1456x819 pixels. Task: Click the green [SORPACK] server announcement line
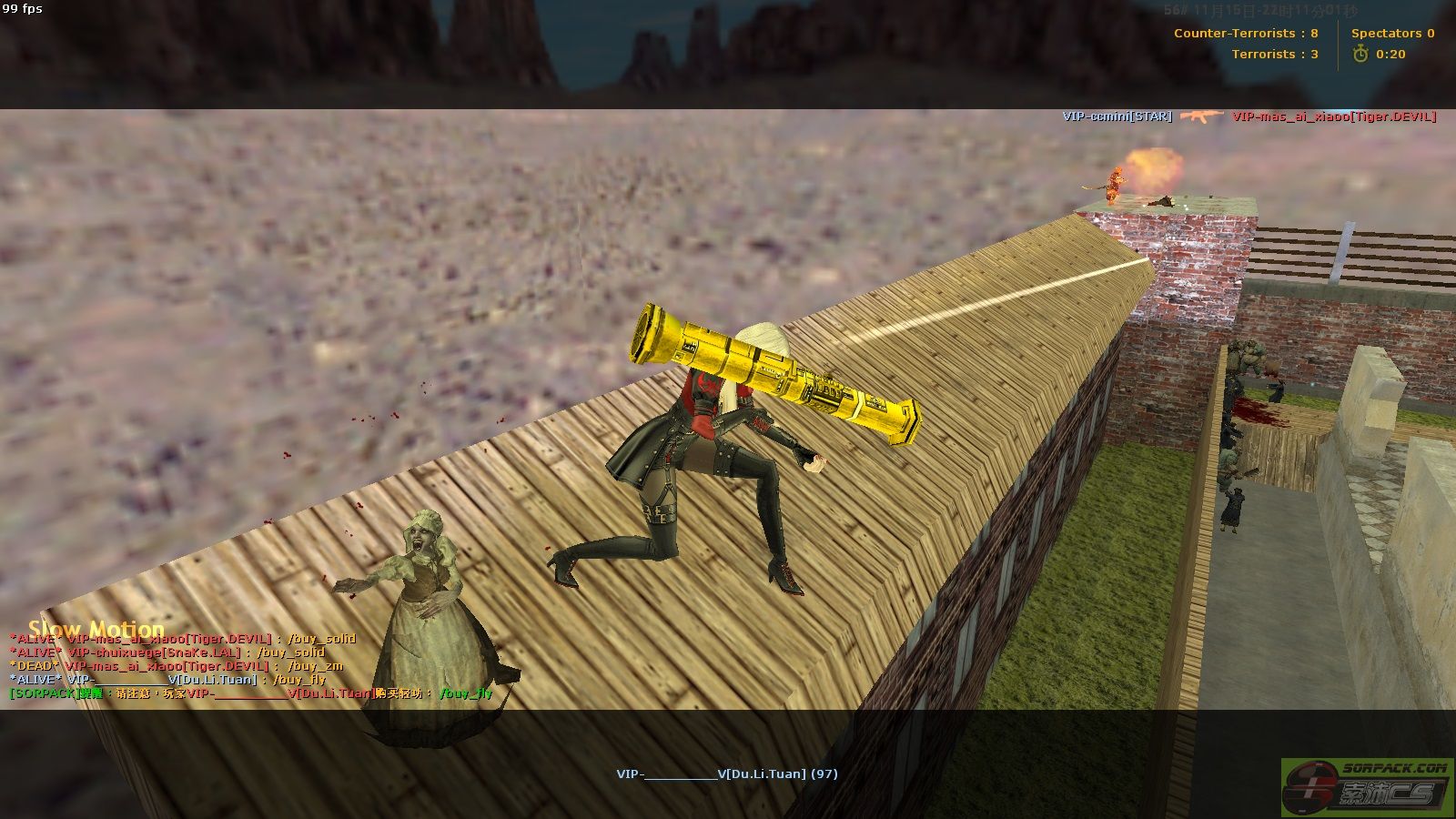tap(250, 693)
